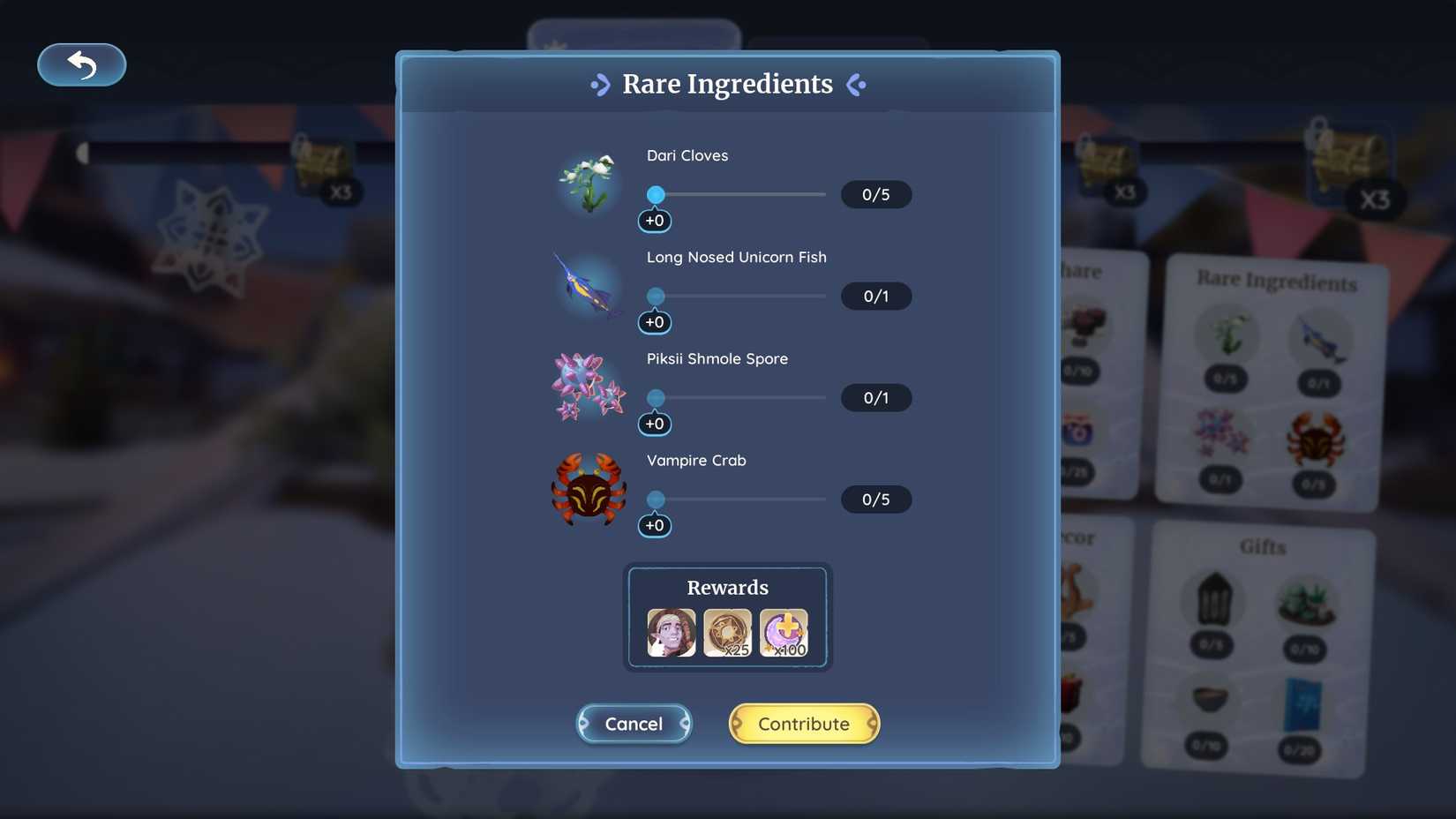Click the 0/1 counter beside Long Nosed Unicorn Fish
1456x819 pixels.
point(876,296)
